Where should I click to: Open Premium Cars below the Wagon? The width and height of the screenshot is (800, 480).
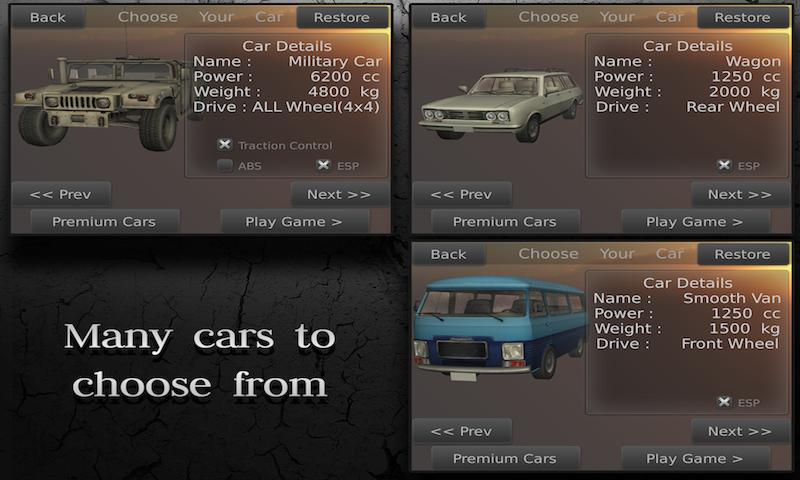[x=504, y=222]
